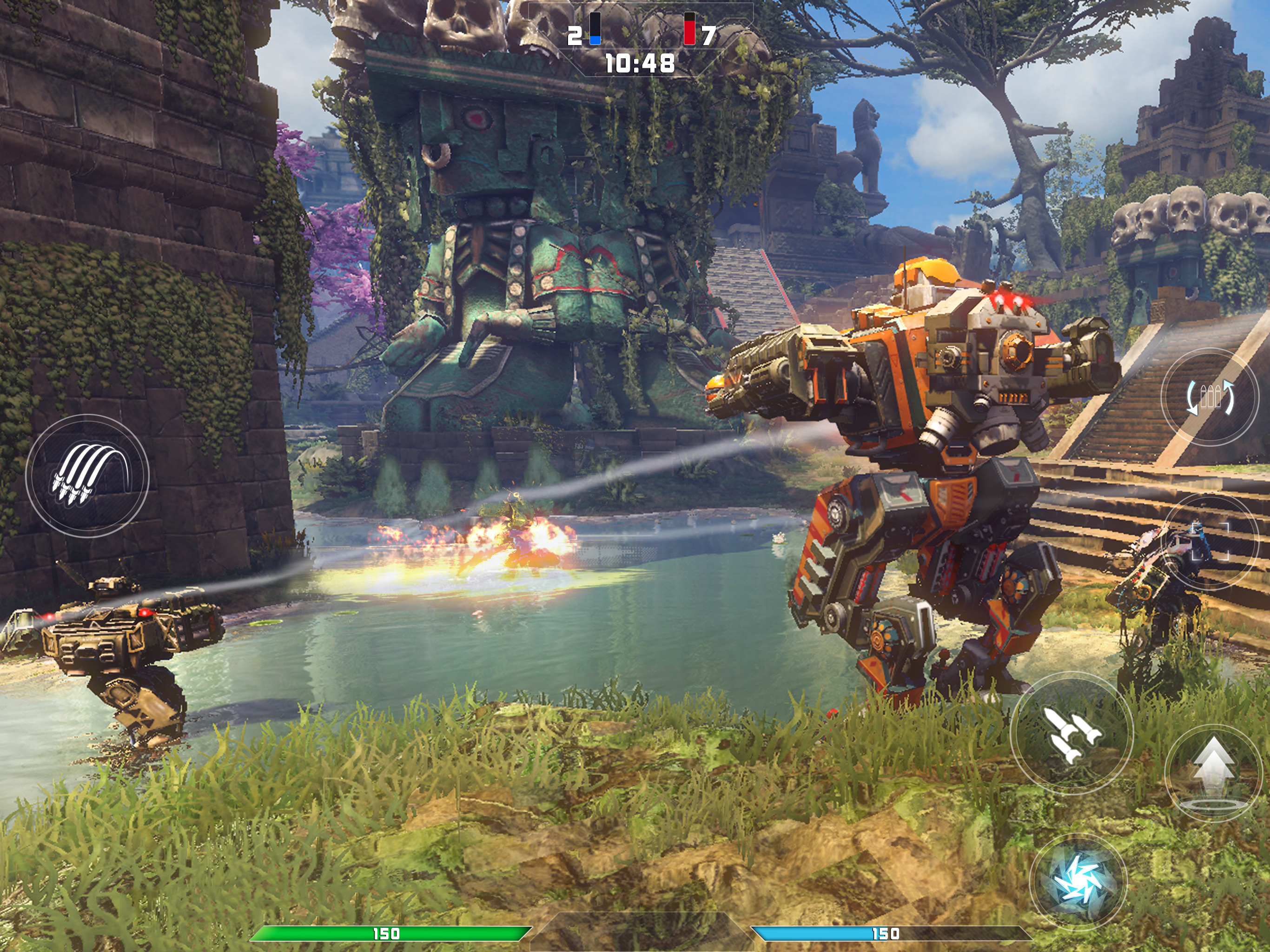Fire the arcing missile barrage button

(87, 476)
